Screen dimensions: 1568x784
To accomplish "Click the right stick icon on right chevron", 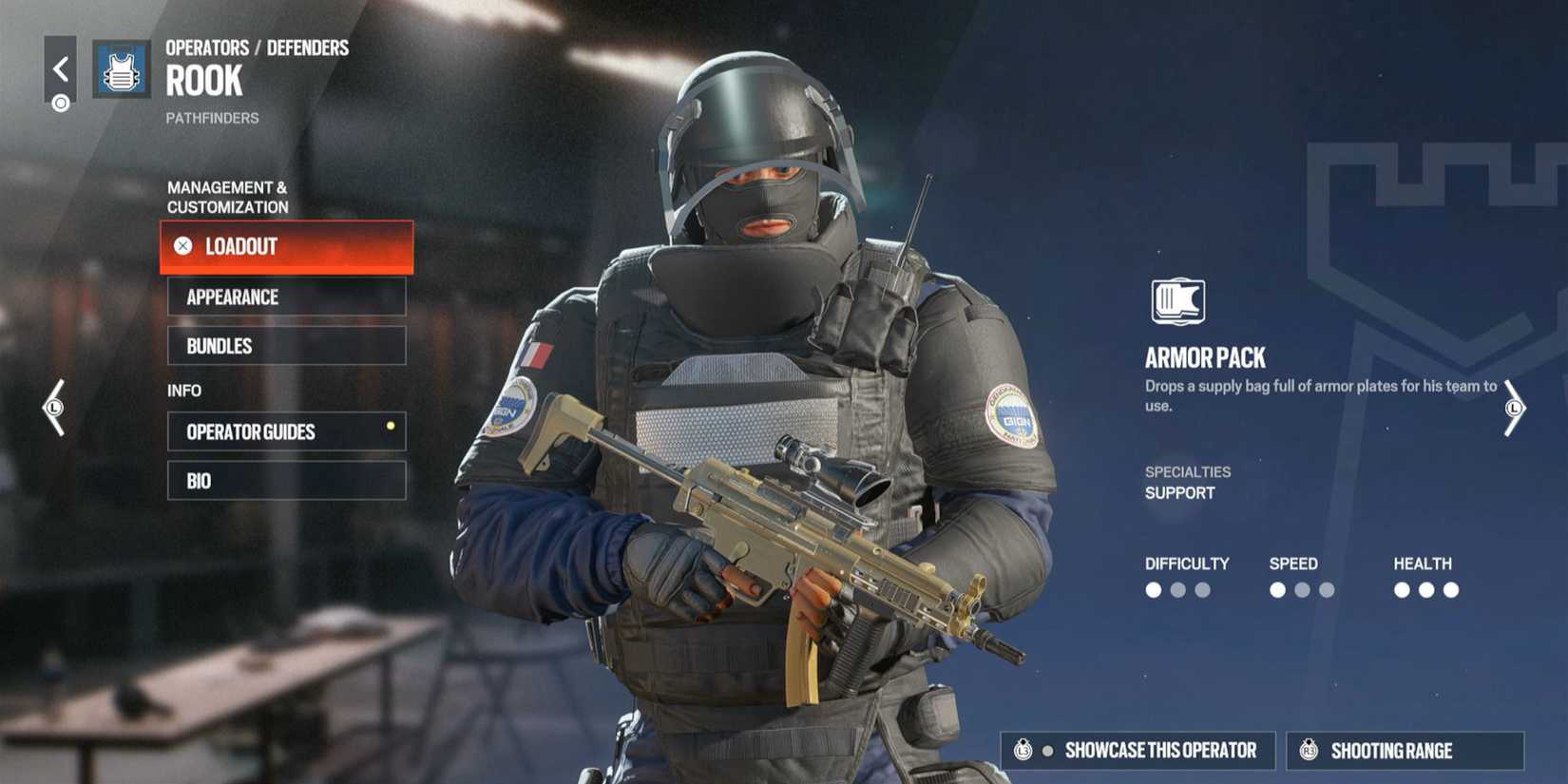I will [x=1513, y=407].
